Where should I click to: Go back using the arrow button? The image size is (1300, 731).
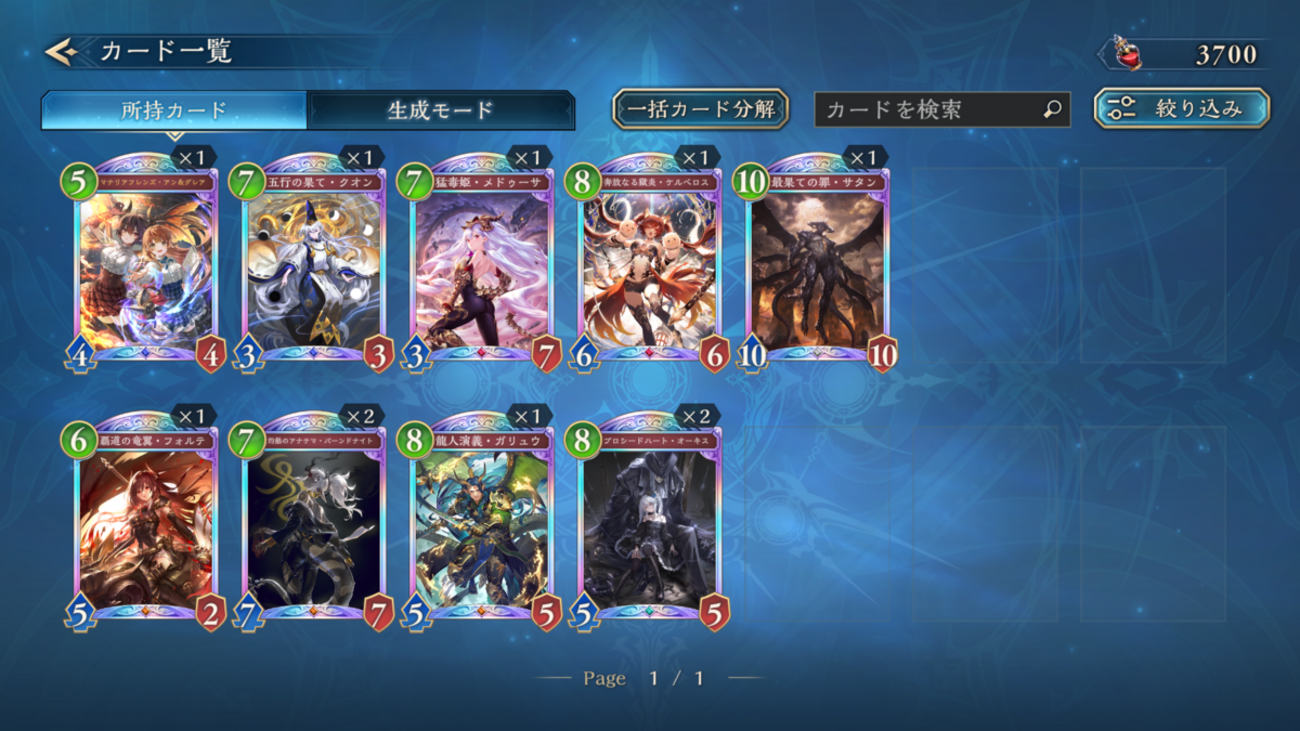pyautogui.click(x=62, y=51)
